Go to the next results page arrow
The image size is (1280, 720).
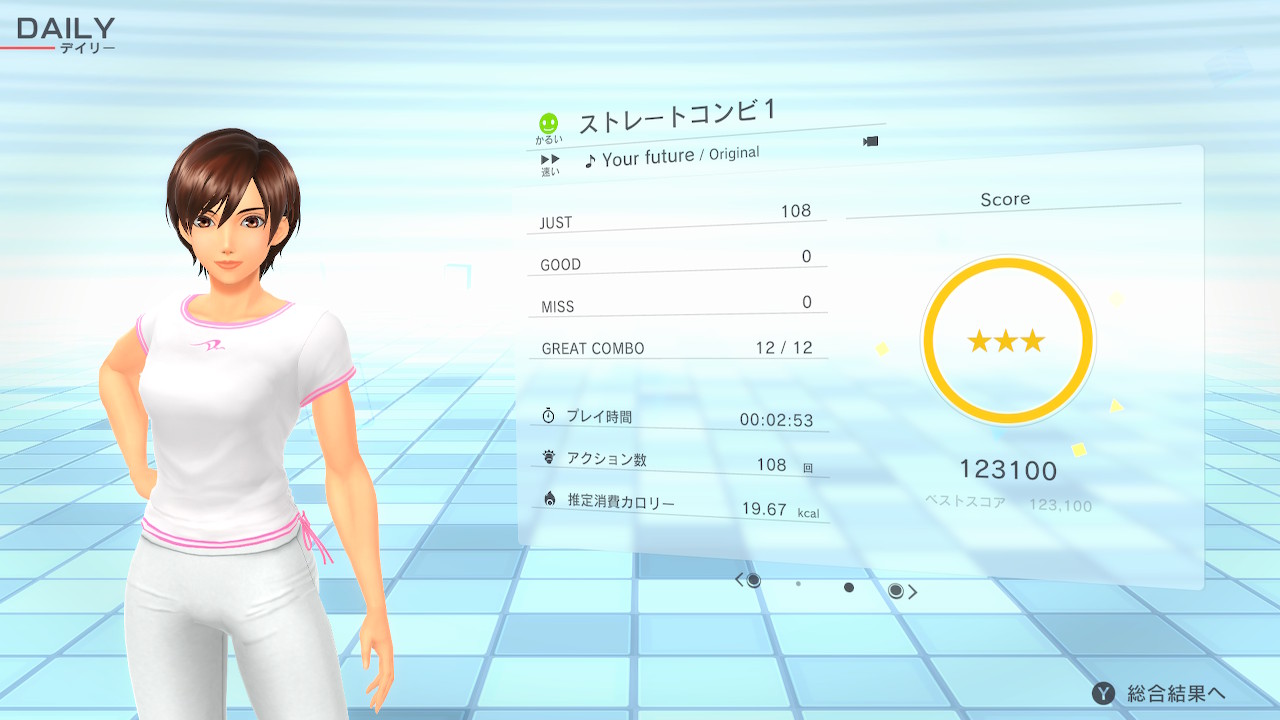pos(912,592)
